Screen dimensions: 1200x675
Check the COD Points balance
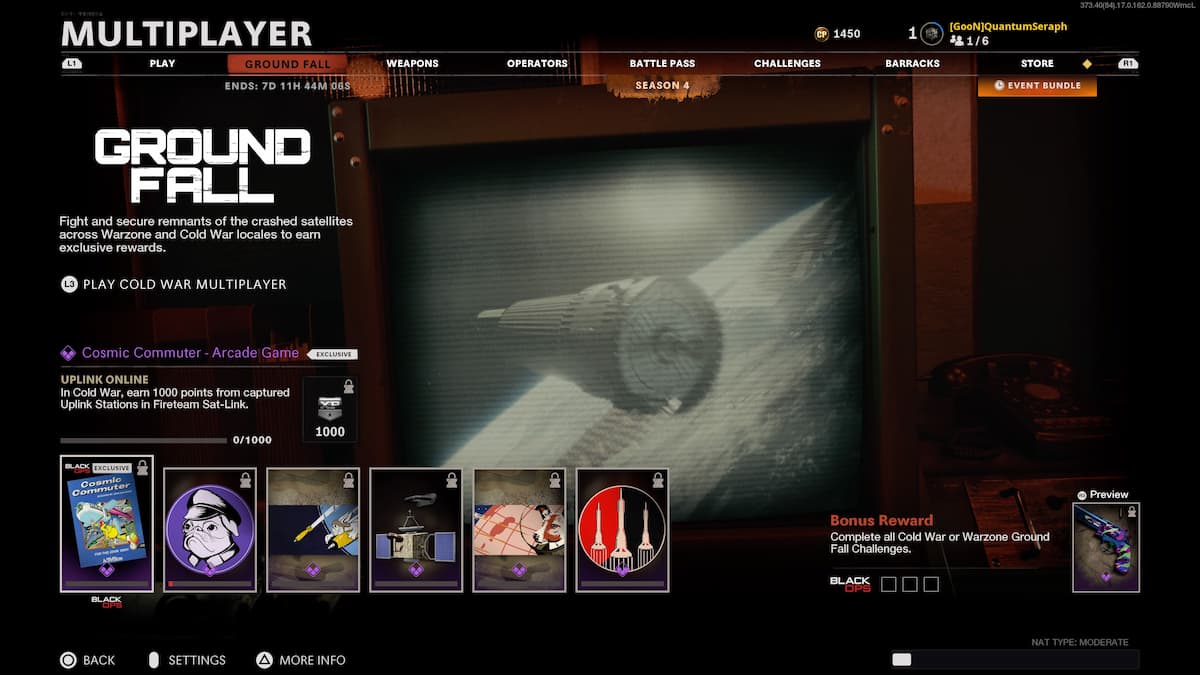[x=838, y=34]
